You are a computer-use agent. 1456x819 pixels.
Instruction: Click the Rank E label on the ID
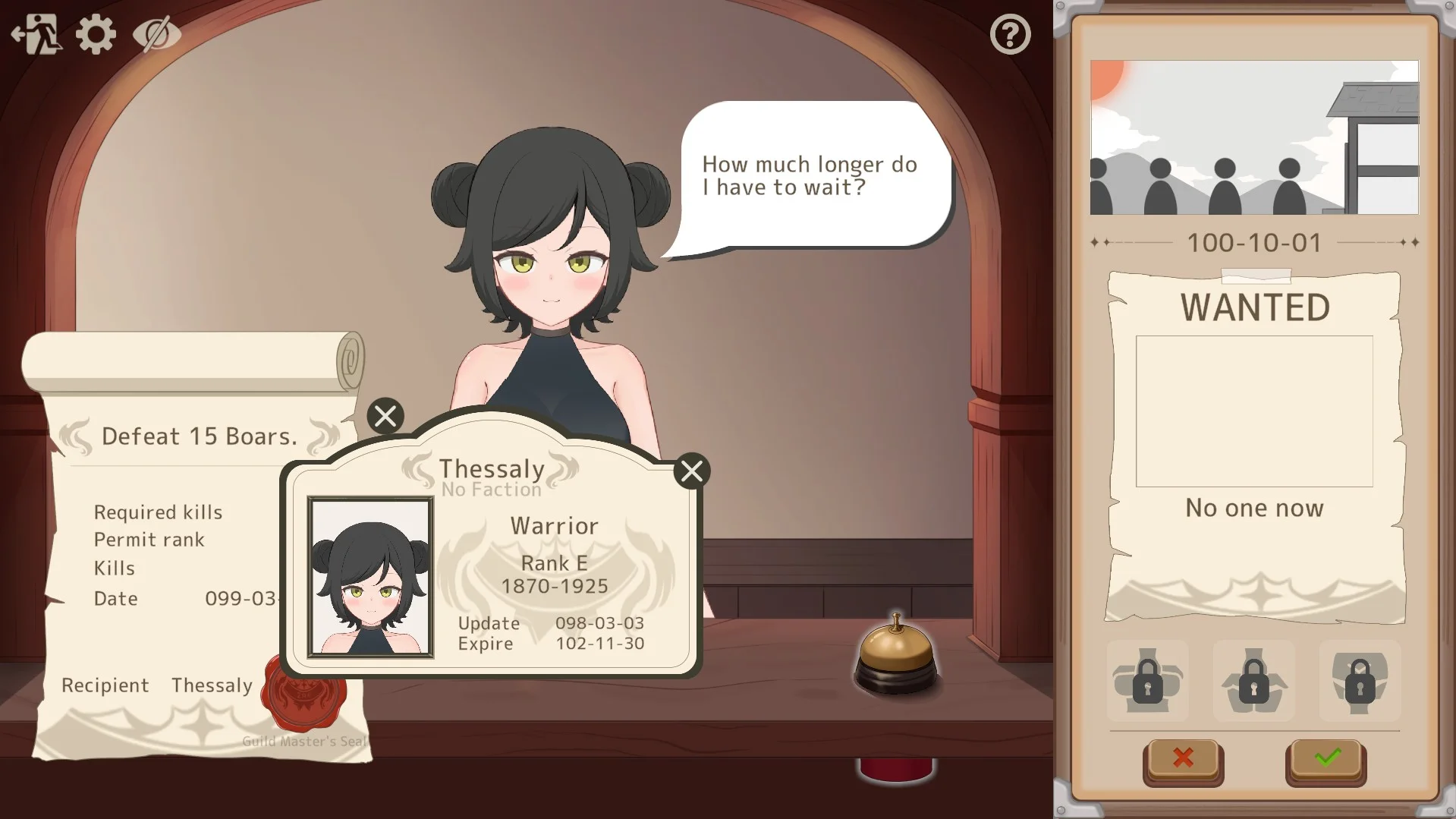pyautogui.click(x=555, y=562)
